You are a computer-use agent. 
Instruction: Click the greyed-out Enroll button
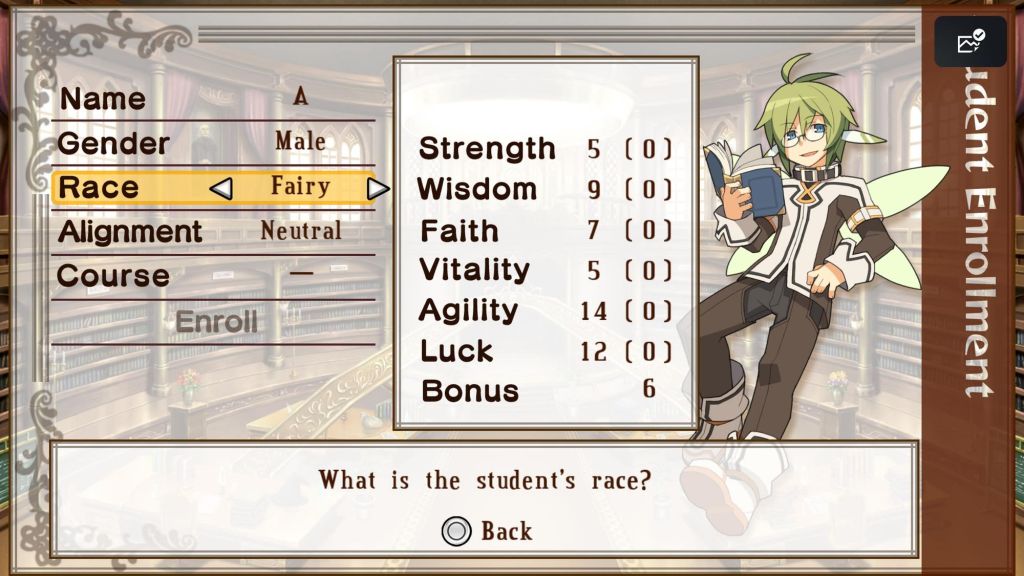pos(216,322)
